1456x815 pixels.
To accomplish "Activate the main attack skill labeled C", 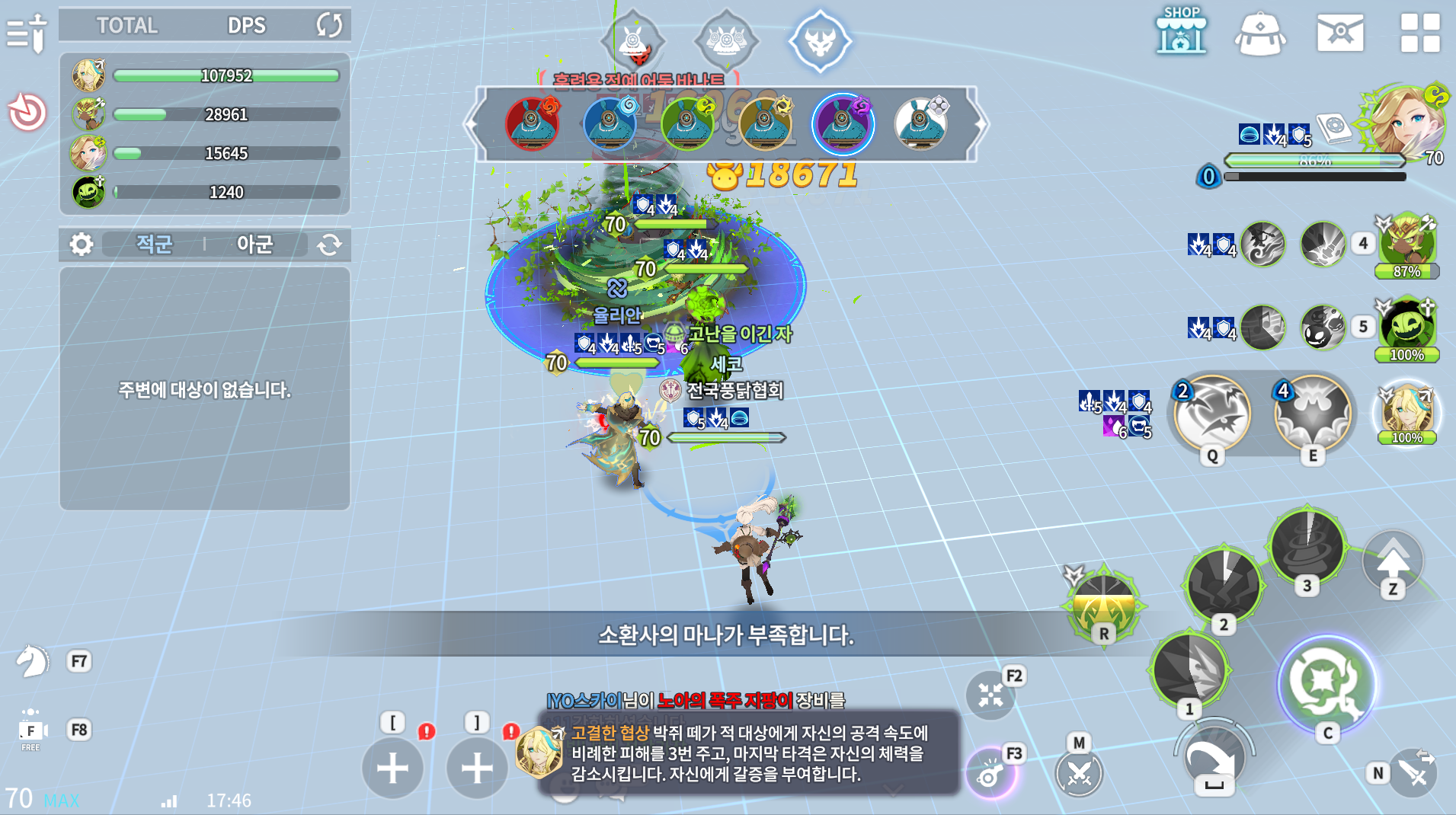I will pos(1326,683).
